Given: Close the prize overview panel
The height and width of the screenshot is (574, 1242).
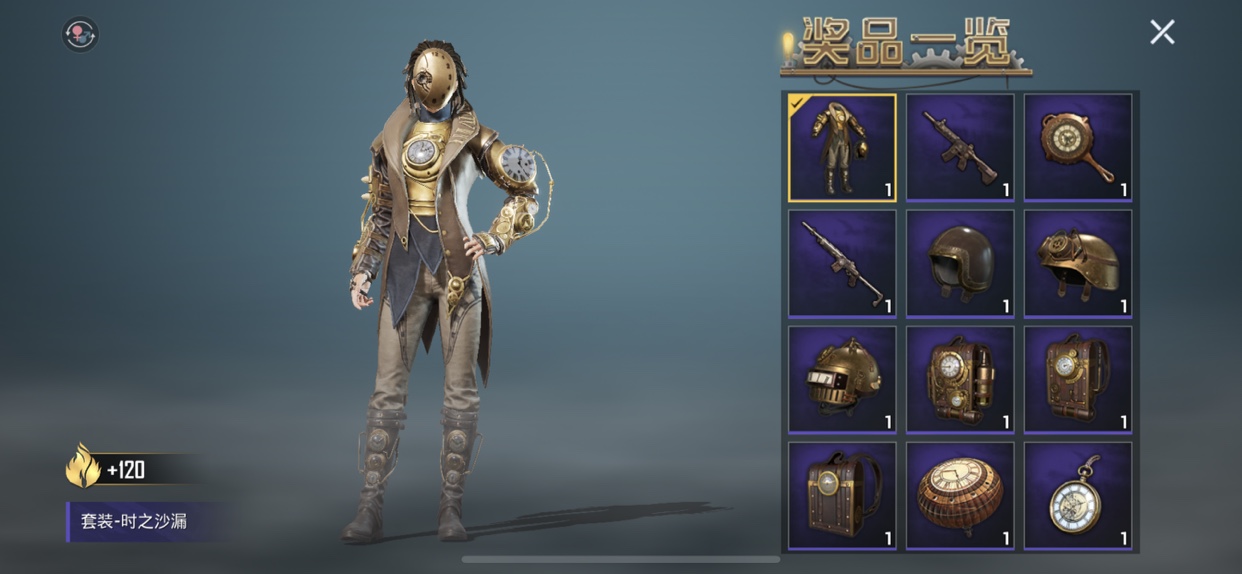Looking at the screenshot, I should coord(1162,32).
